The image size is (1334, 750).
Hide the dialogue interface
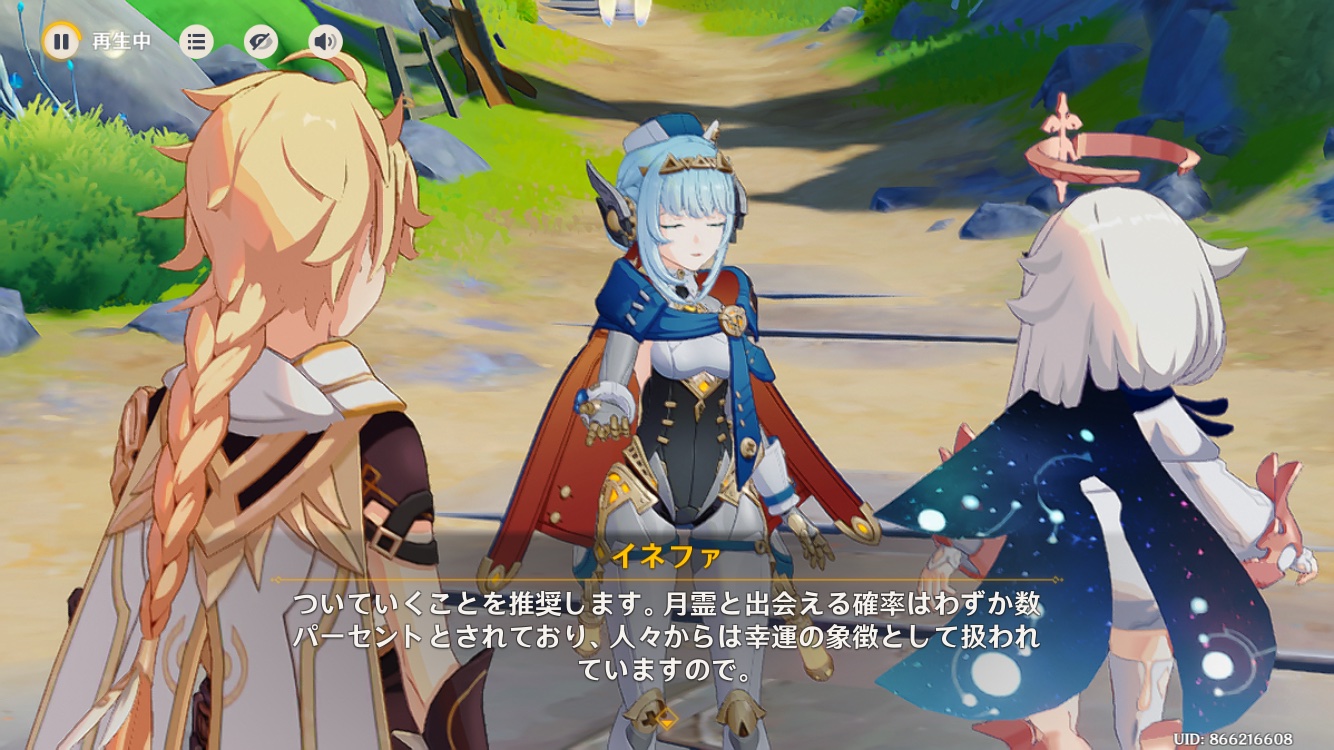click(x=261, y=41)
